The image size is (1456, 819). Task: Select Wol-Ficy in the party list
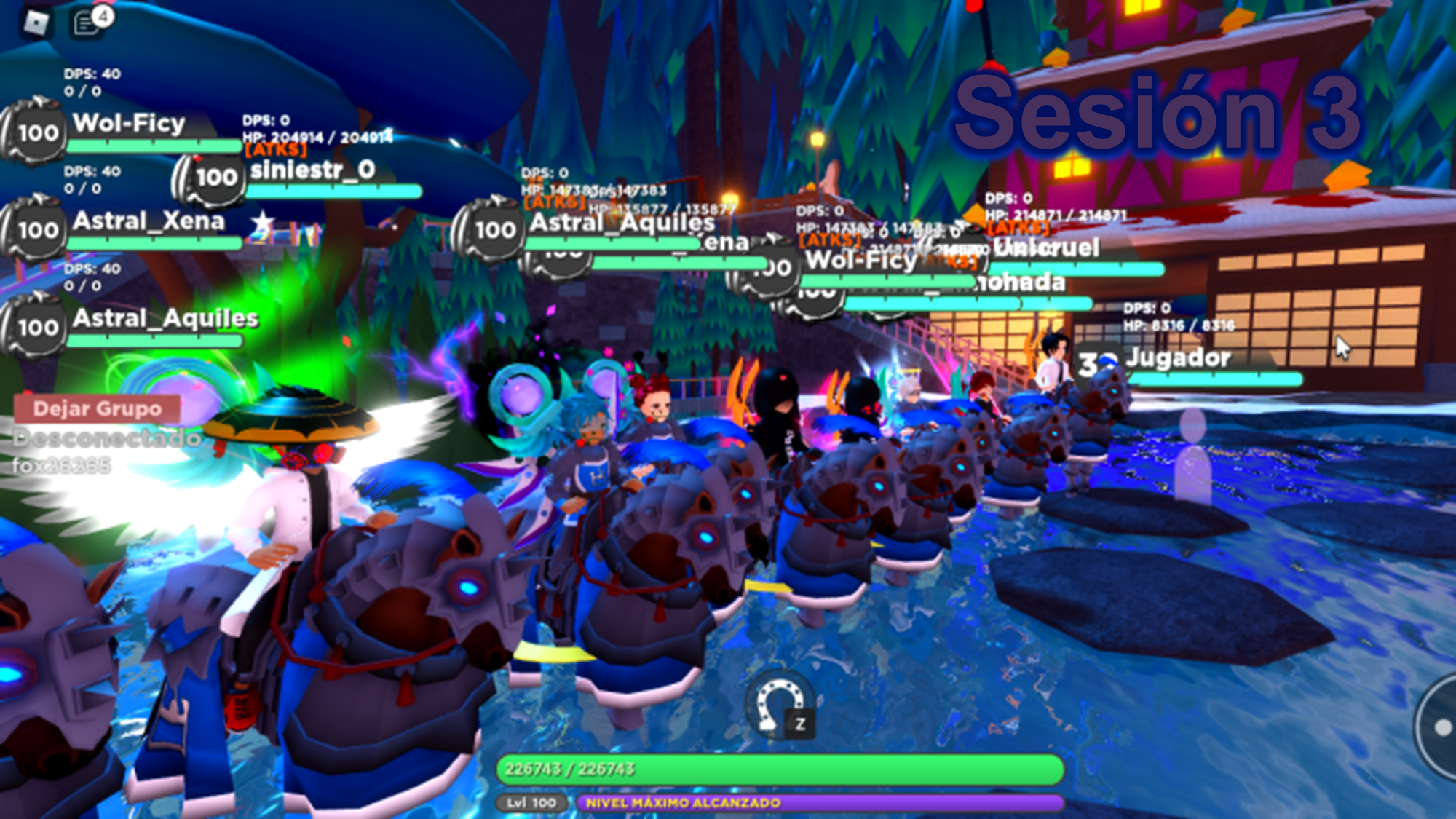[x=129, y=124]
